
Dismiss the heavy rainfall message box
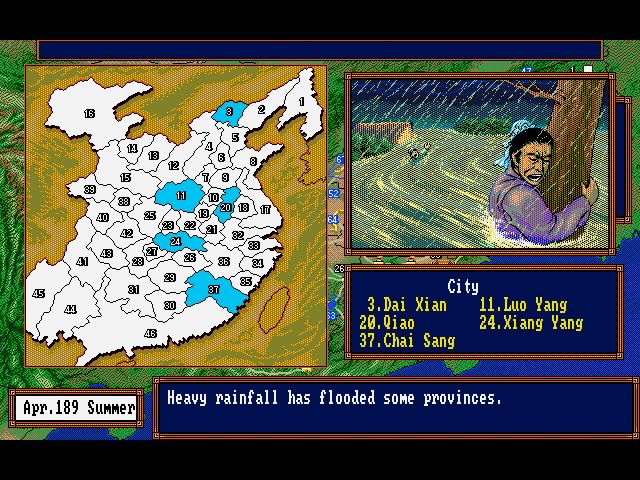(x=394, y=405)
